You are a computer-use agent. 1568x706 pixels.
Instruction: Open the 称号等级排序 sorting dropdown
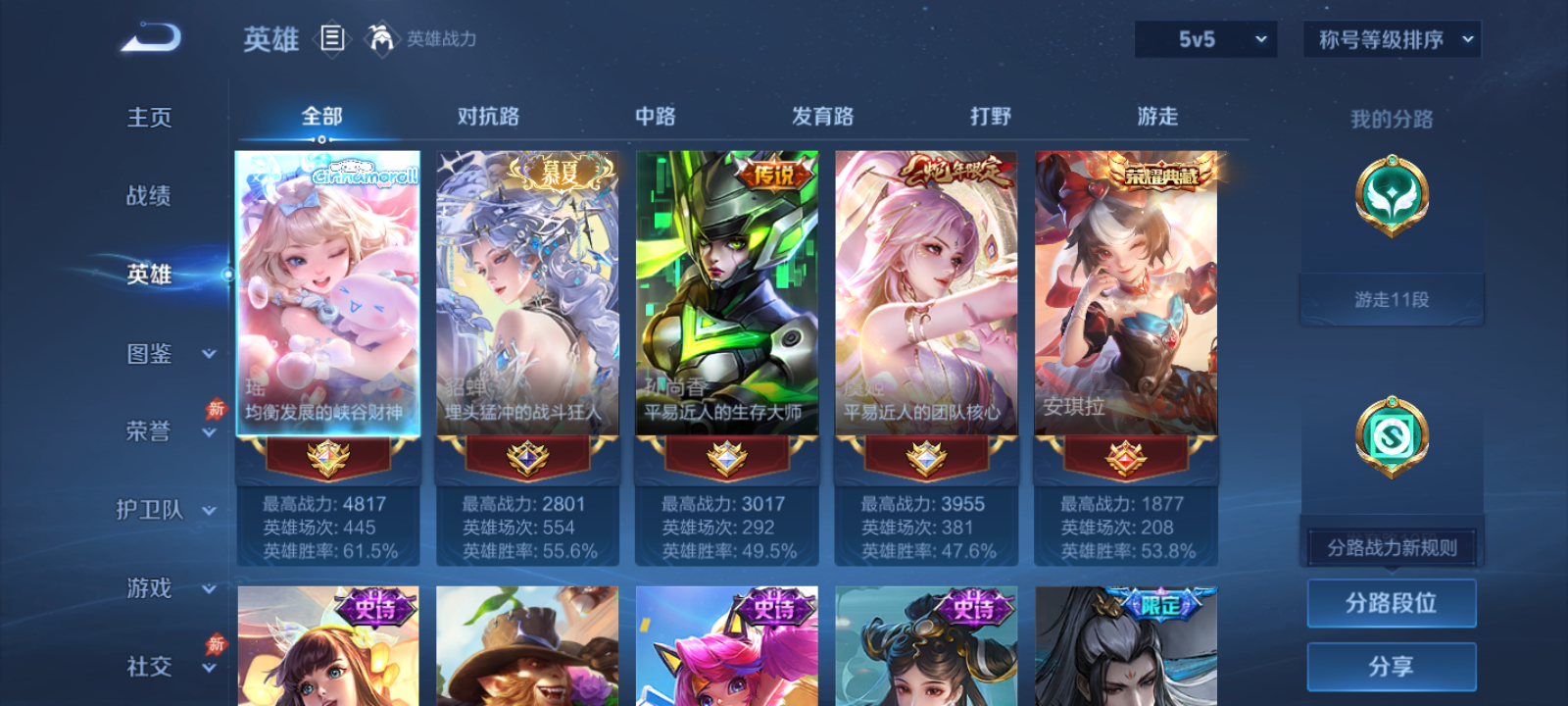pyautogui.click(x=1390, y=39)
